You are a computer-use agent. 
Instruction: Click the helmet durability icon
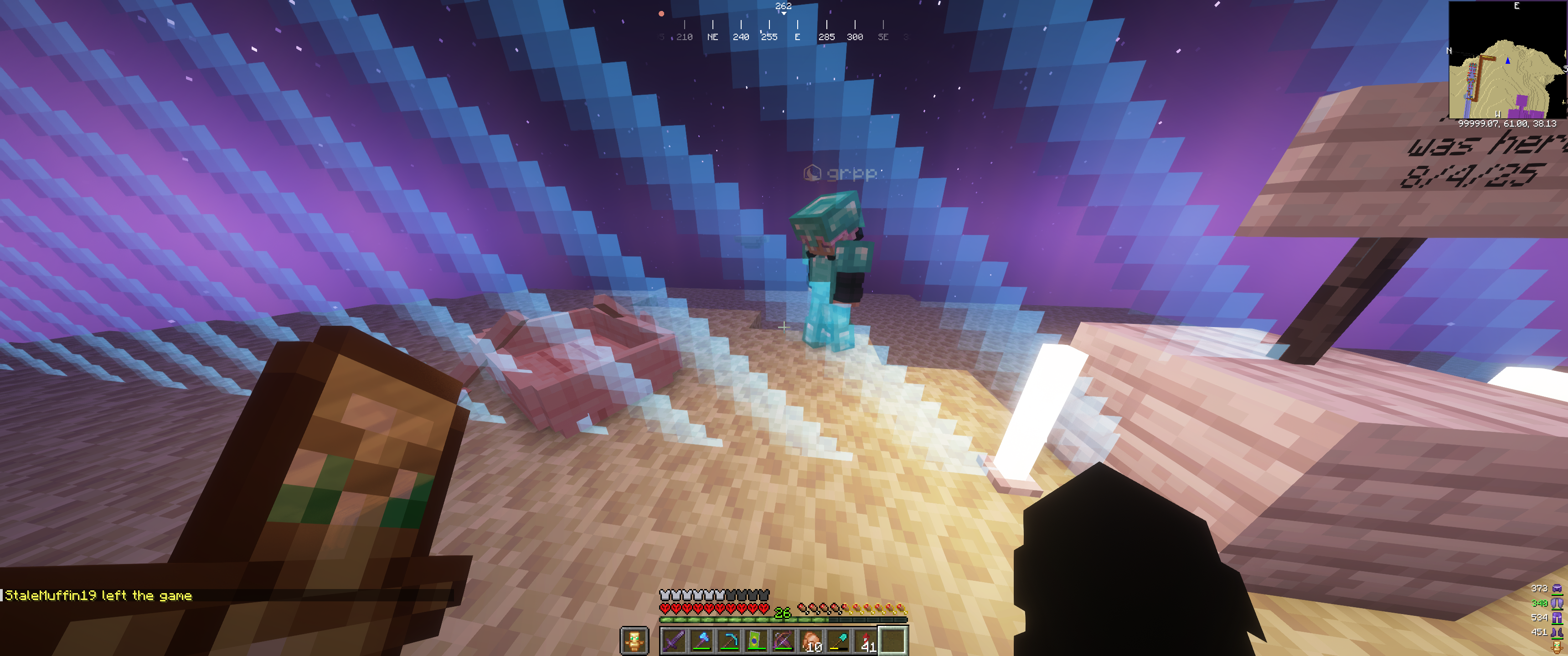tap(1557, 589)
